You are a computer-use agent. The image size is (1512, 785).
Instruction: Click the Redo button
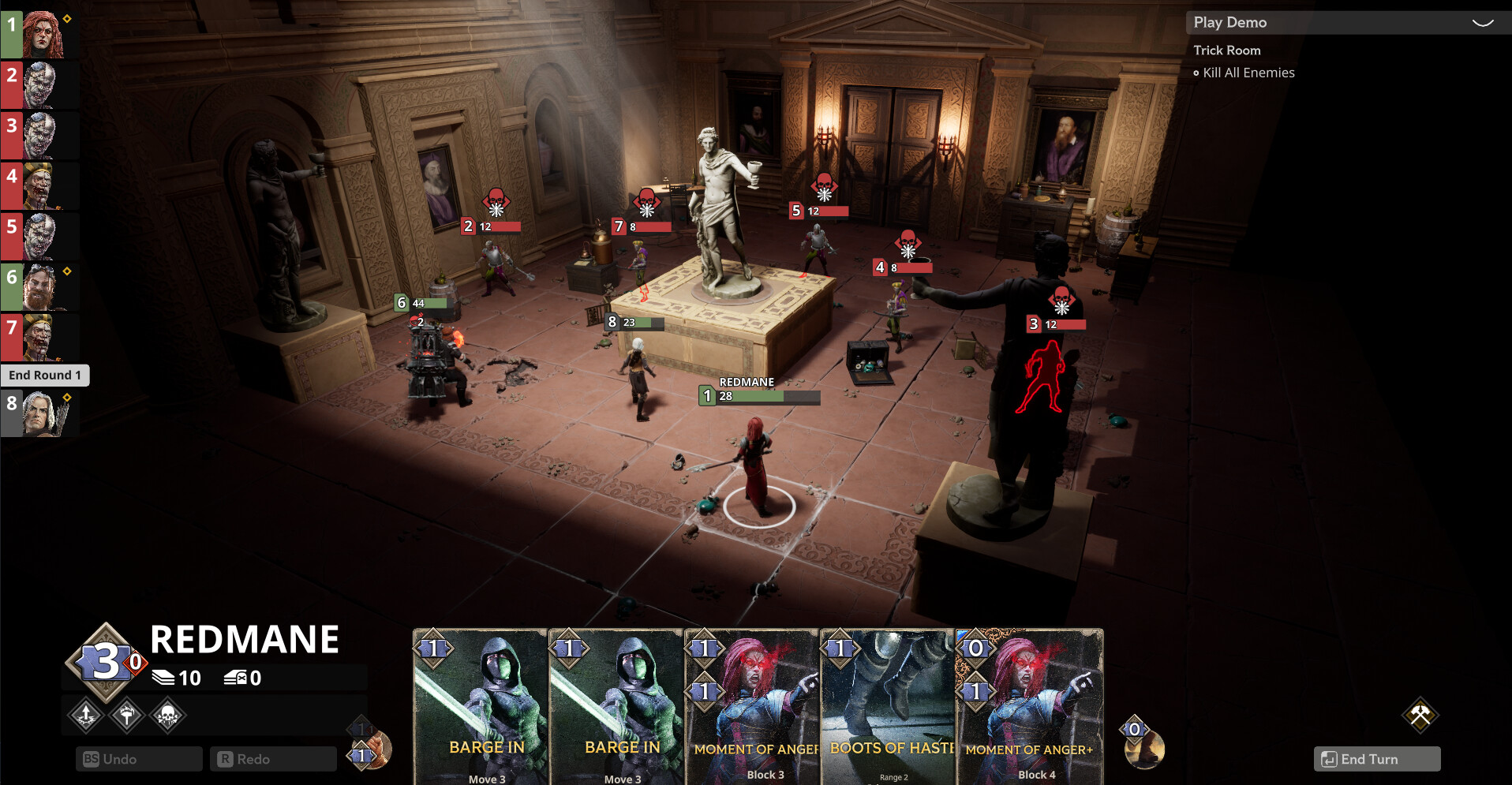[x=273, y=759]
